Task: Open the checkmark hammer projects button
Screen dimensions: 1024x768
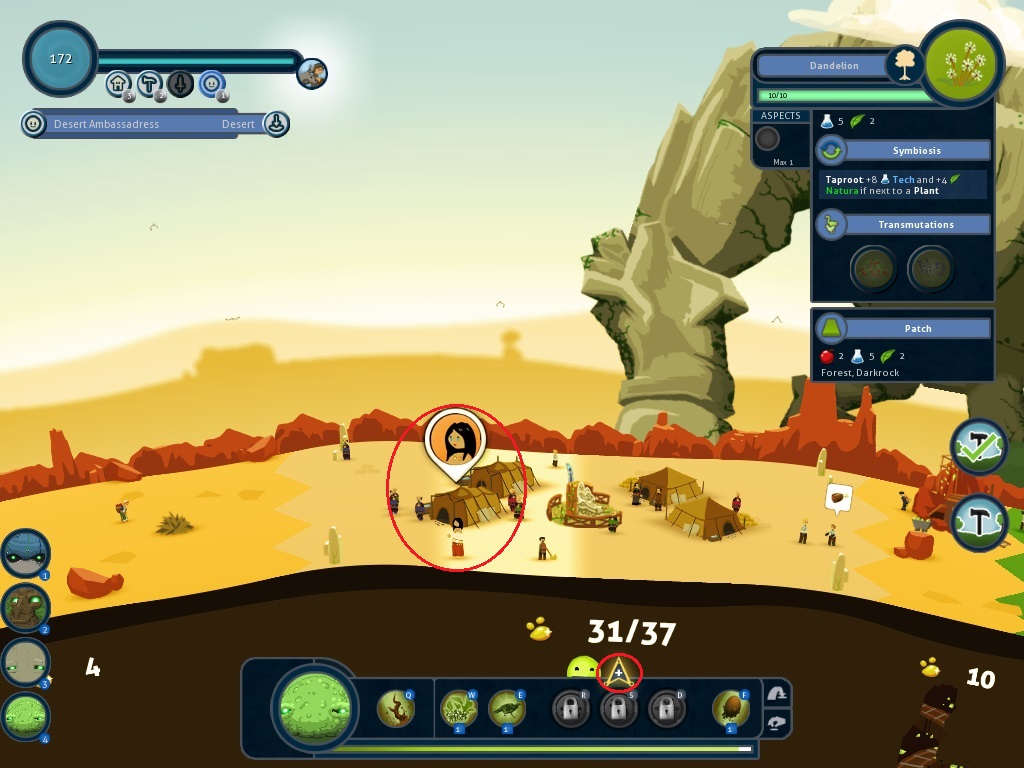Action: 978,447
